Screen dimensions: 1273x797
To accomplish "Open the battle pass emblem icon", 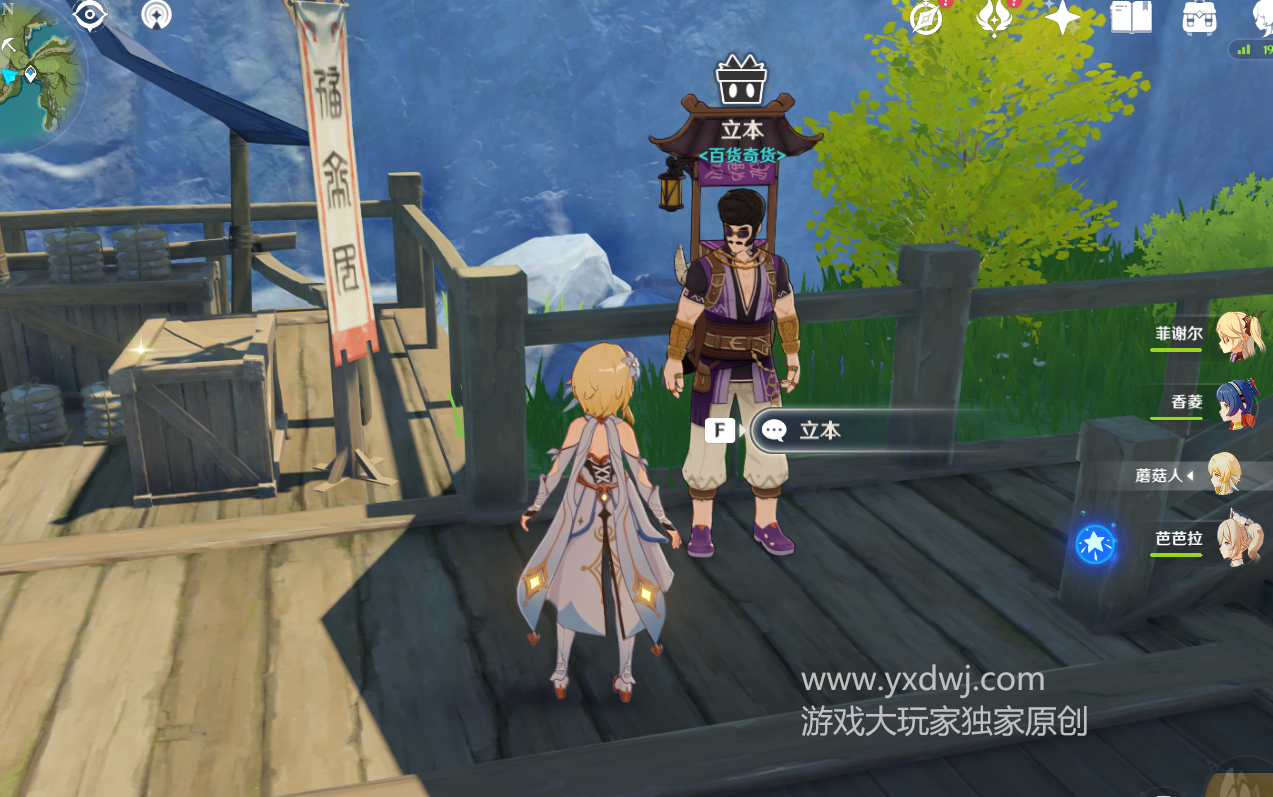I will click(x=994, y=18).
